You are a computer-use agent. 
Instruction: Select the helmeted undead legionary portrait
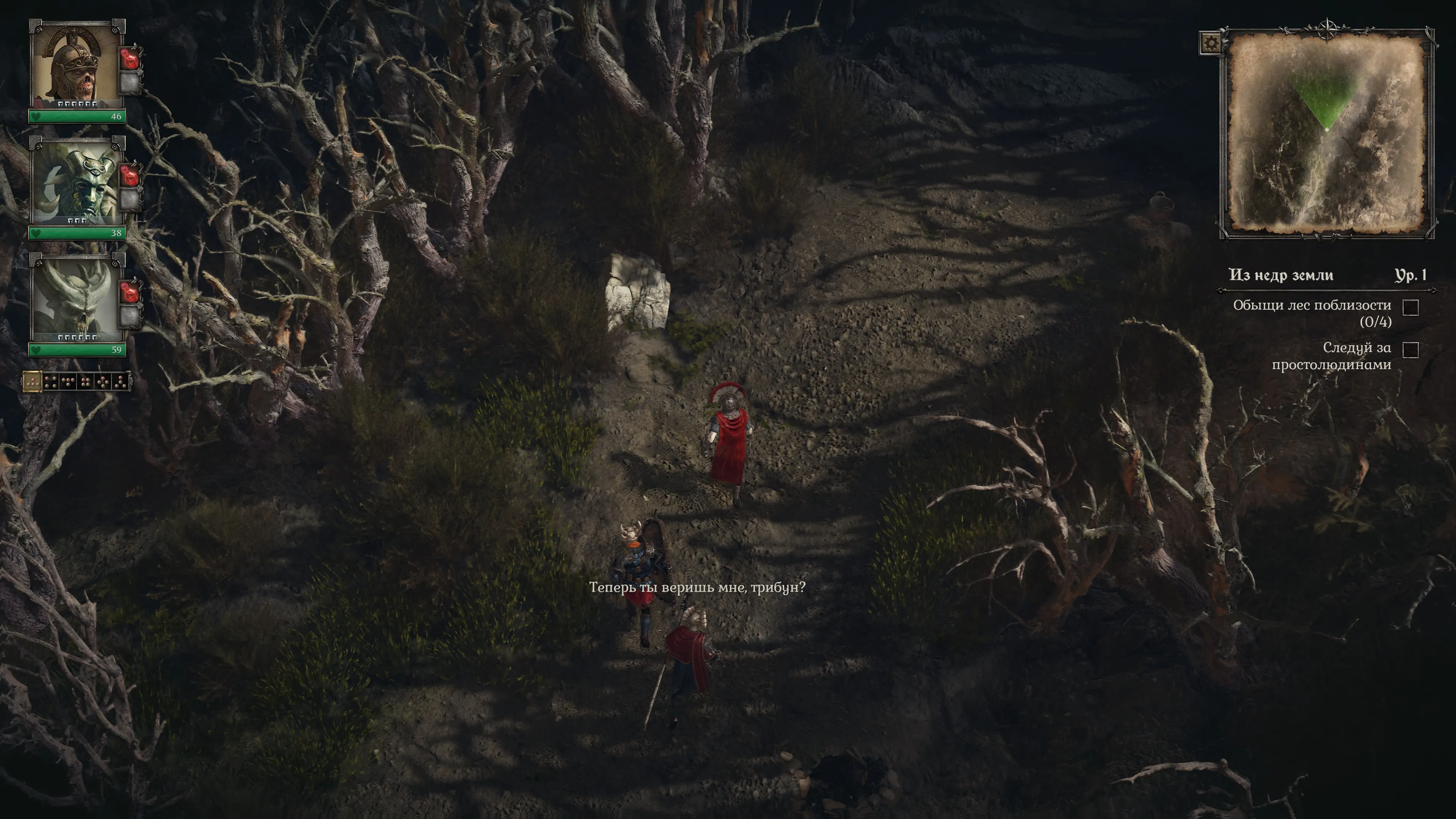[x=76, y=66]
